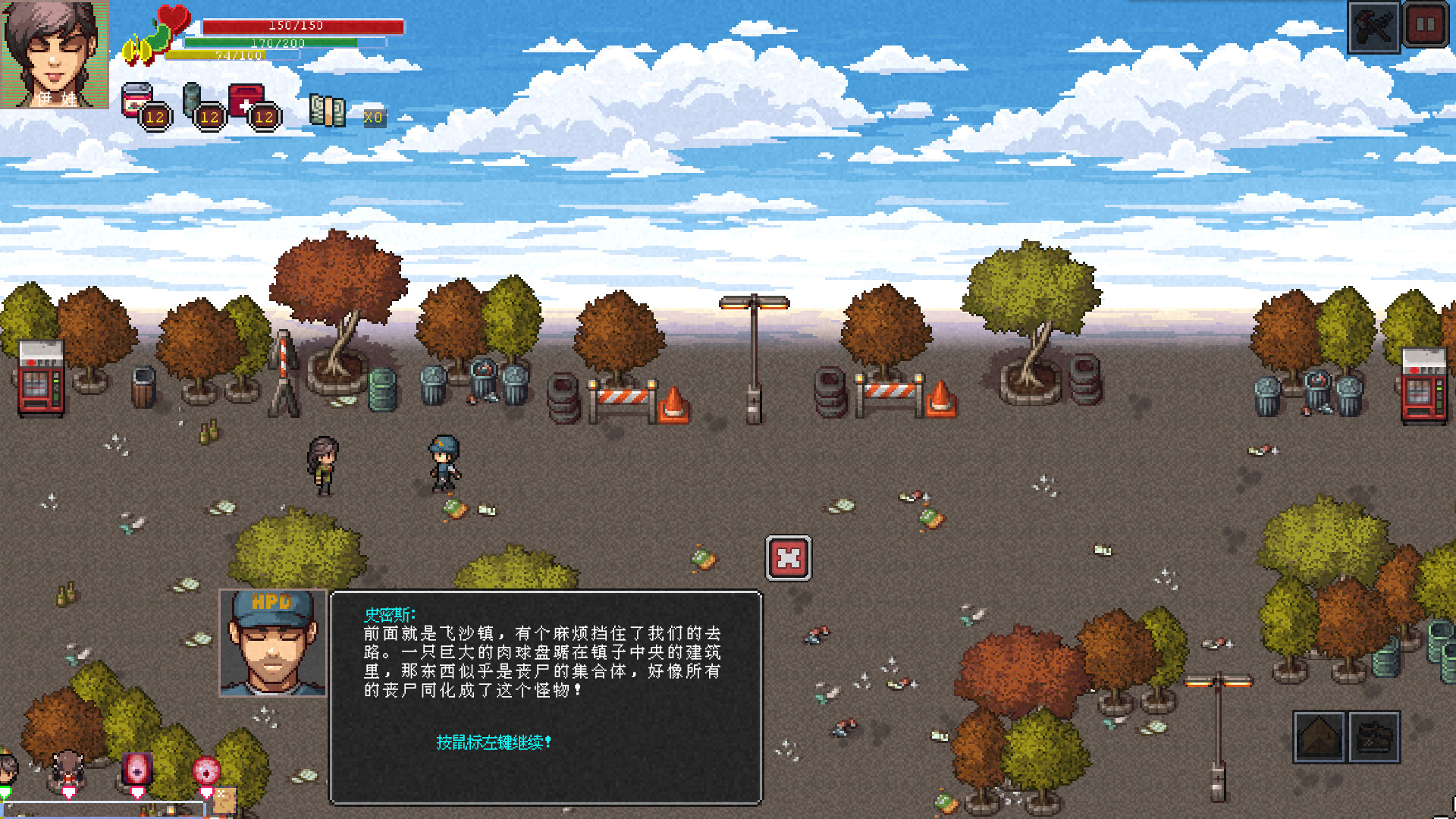This screenshot has width=1456, height=819.
Task: Click the red X waypoint marker
Action: click(x=789, y=557)
